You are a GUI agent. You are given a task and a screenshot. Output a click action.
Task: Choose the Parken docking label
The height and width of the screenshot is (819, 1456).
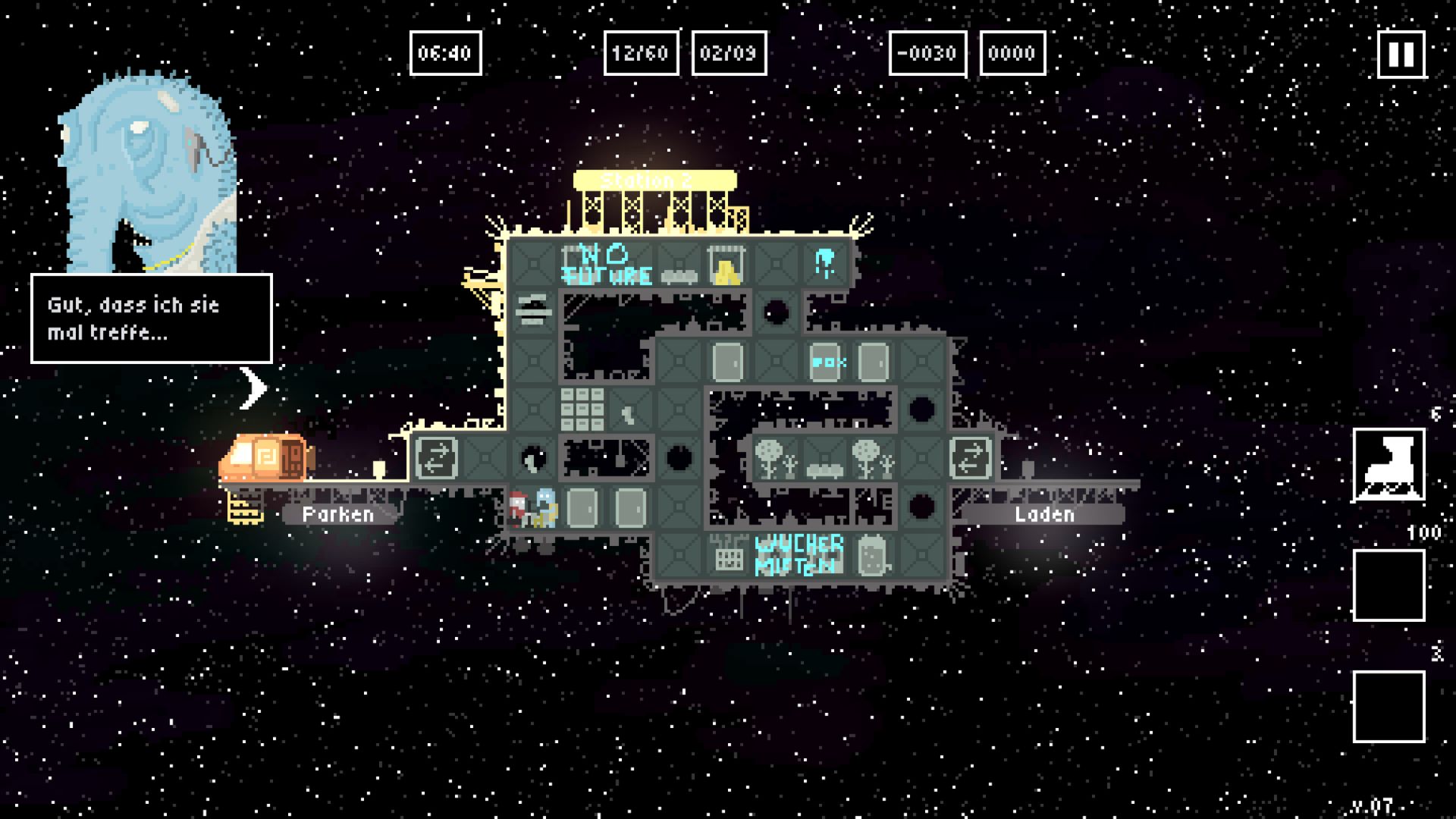point(338,515)
